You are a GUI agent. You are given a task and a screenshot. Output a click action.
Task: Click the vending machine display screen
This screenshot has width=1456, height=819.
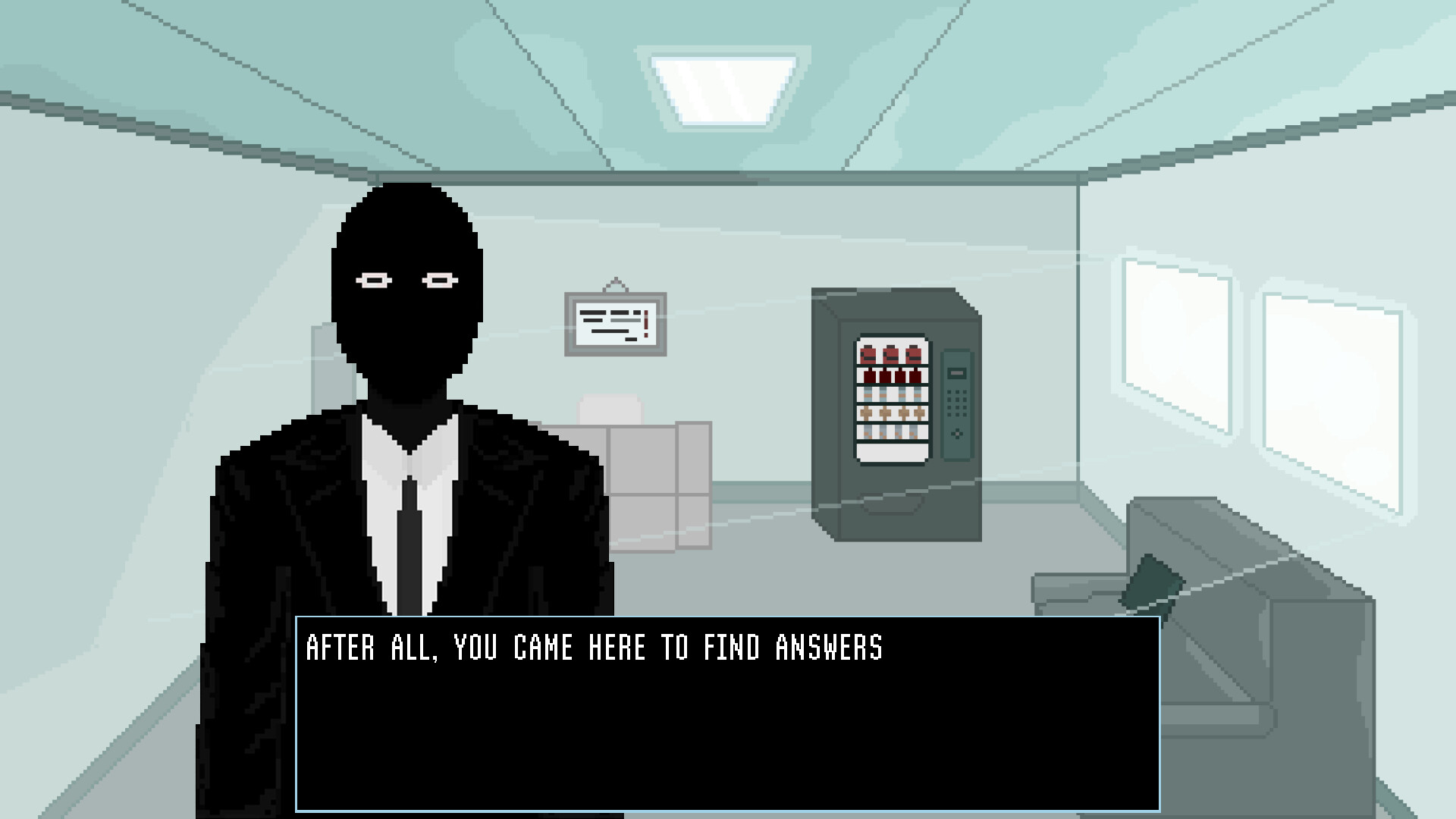[x=955, y=373]
